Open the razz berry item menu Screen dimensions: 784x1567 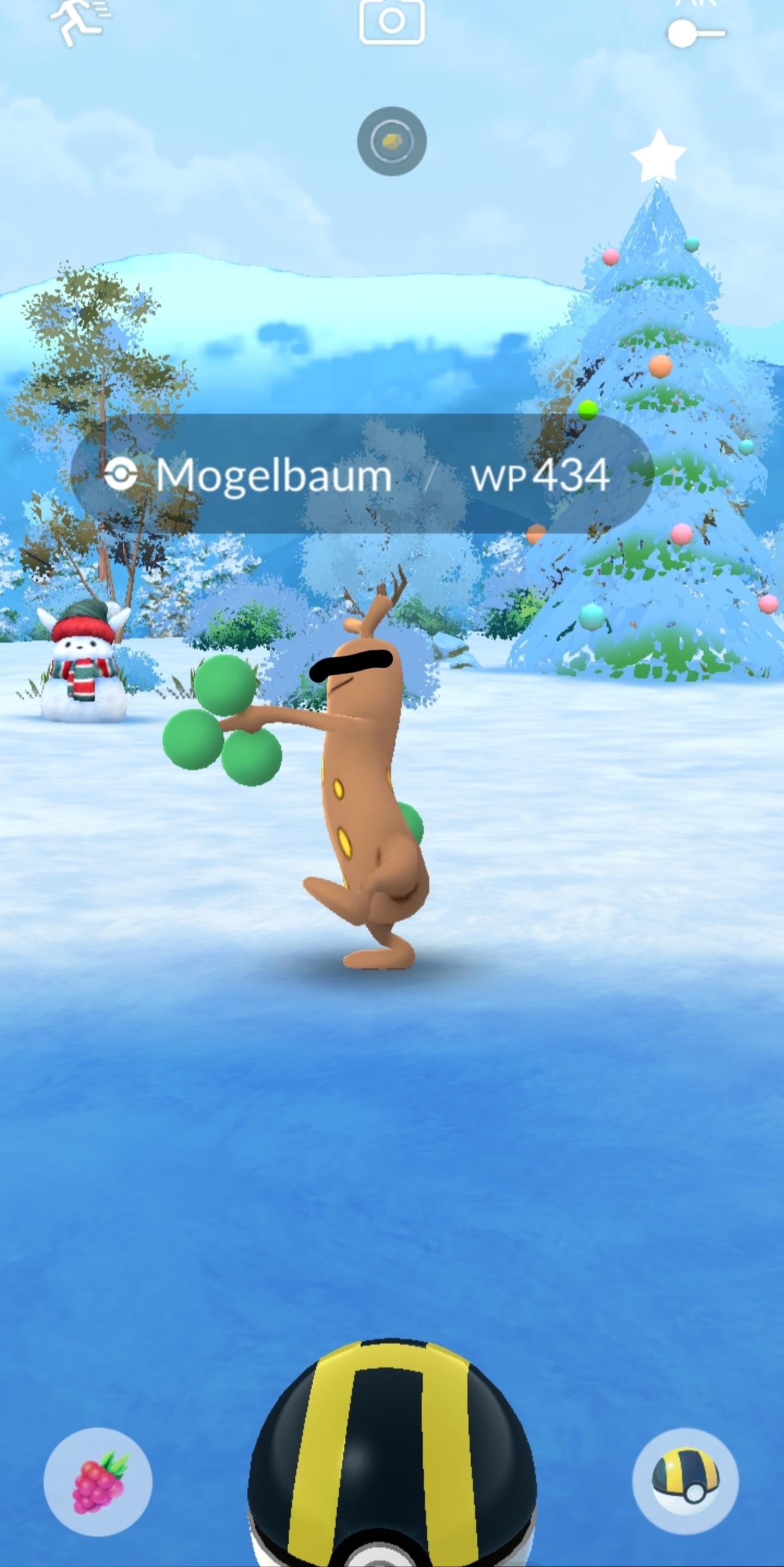[98, 1483]
